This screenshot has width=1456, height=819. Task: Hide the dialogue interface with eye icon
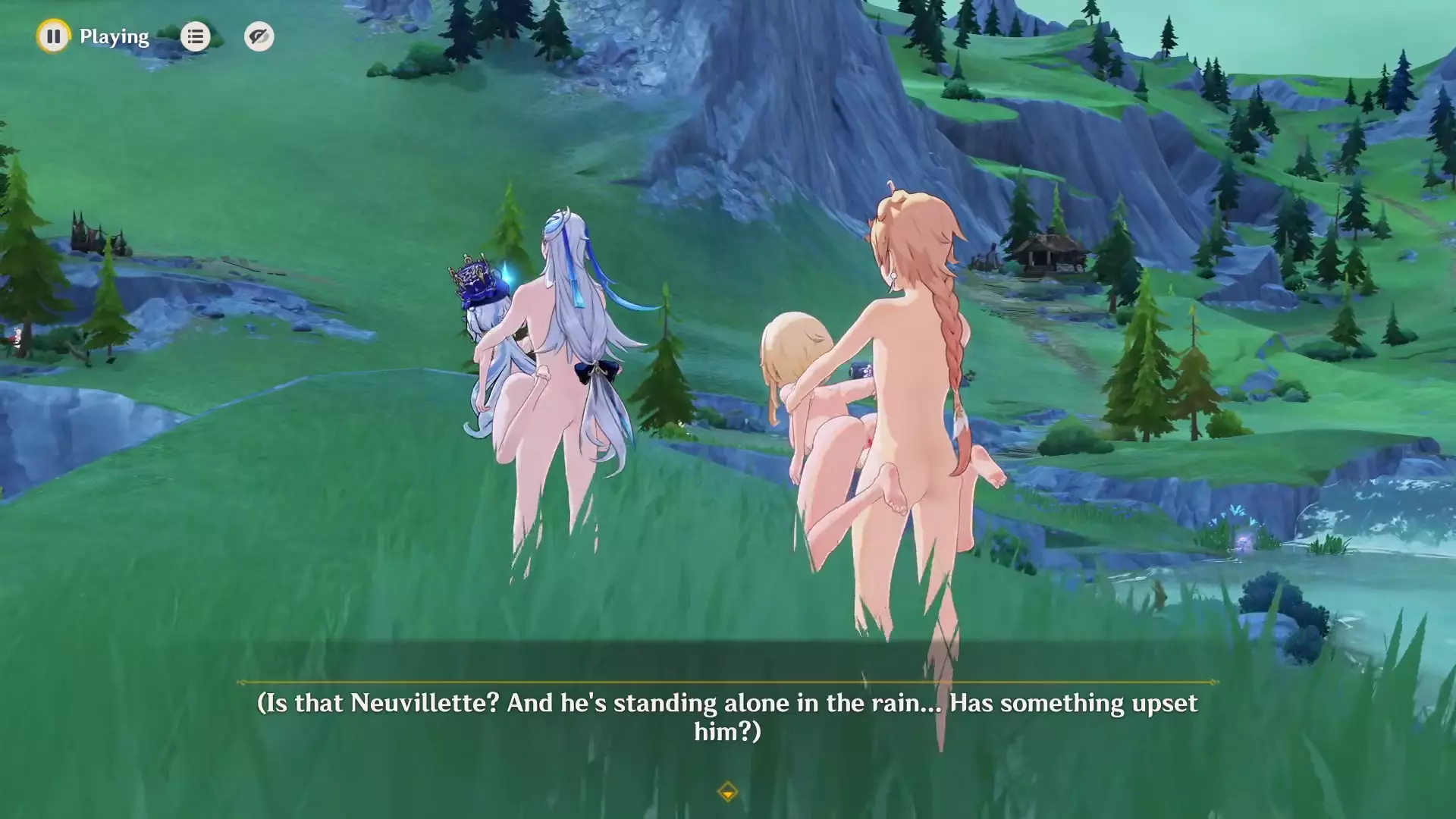pos(259,36)
